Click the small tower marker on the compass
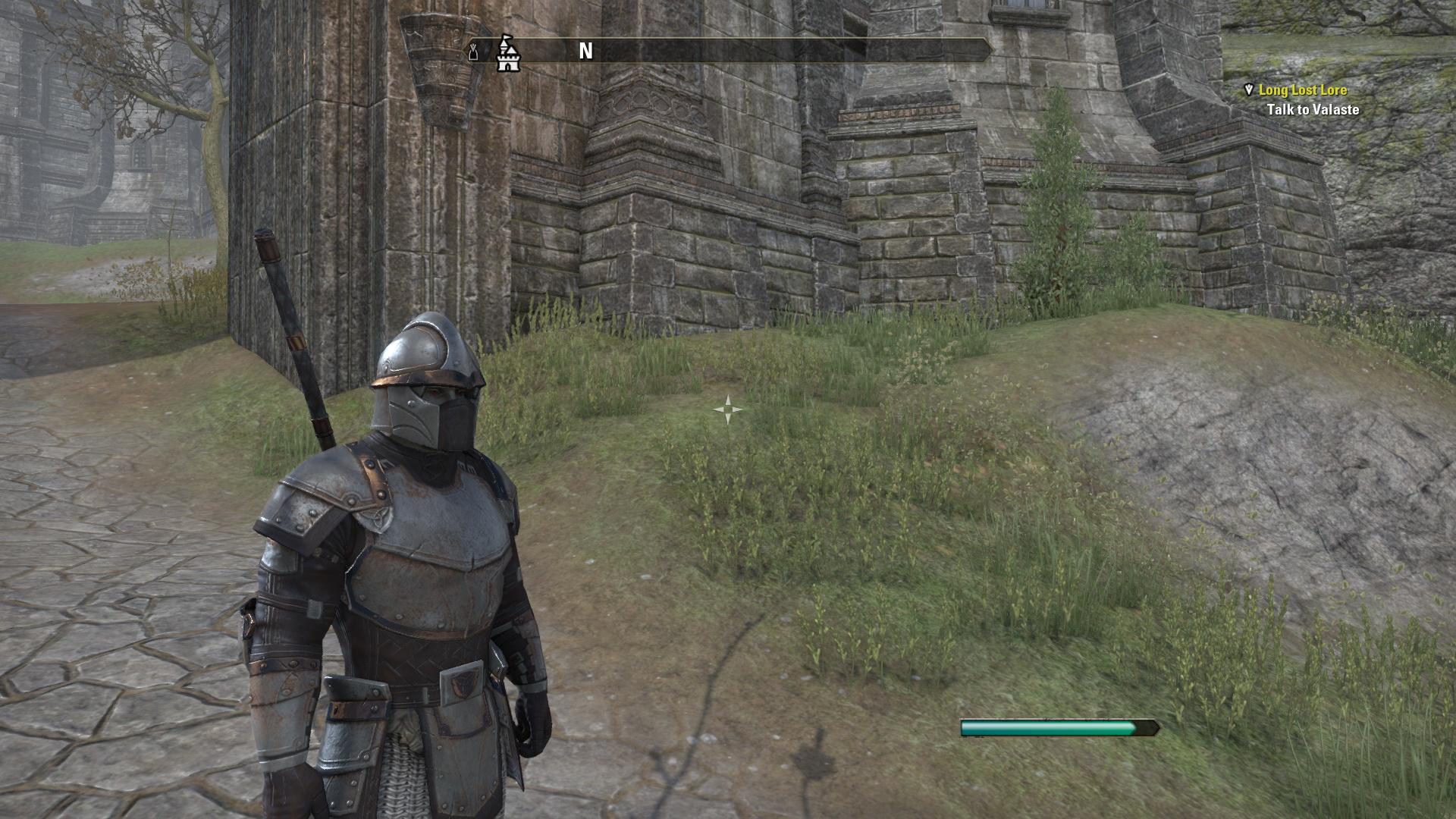 (x=473, y=52)
